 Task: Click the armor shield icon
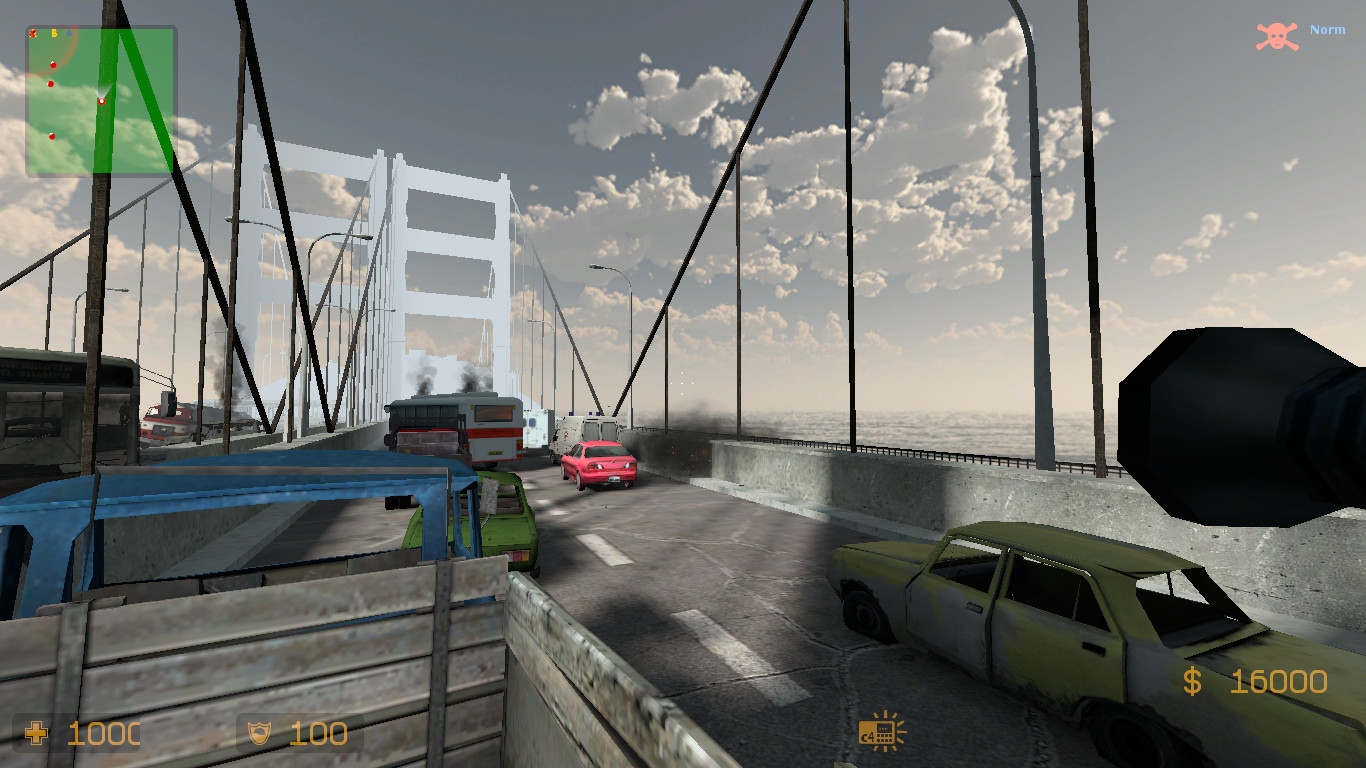click(257, 733)
